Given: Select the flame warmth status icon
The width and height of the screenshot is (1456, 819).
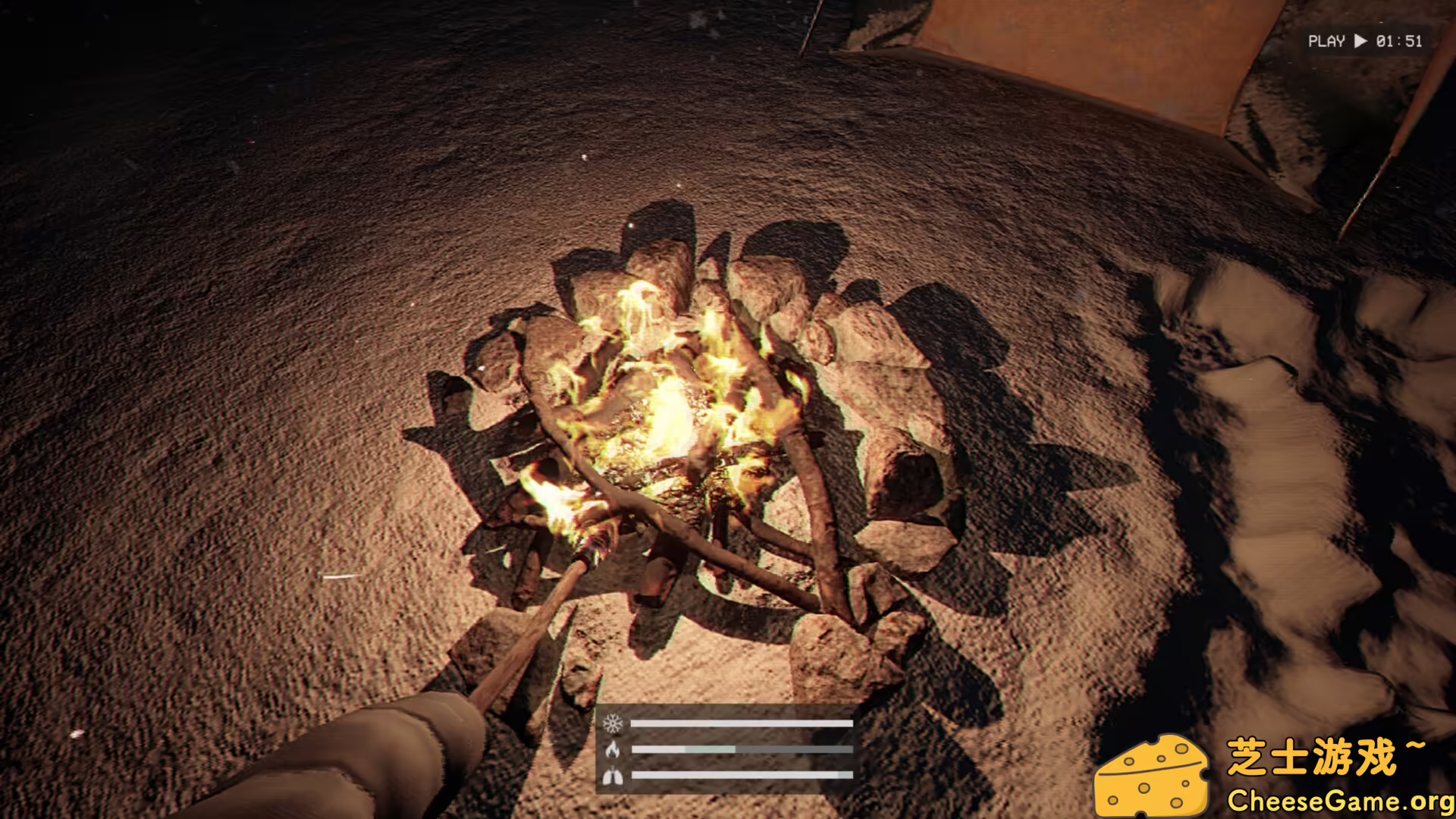Looking at the screenshot, I should tap(613, 750).
